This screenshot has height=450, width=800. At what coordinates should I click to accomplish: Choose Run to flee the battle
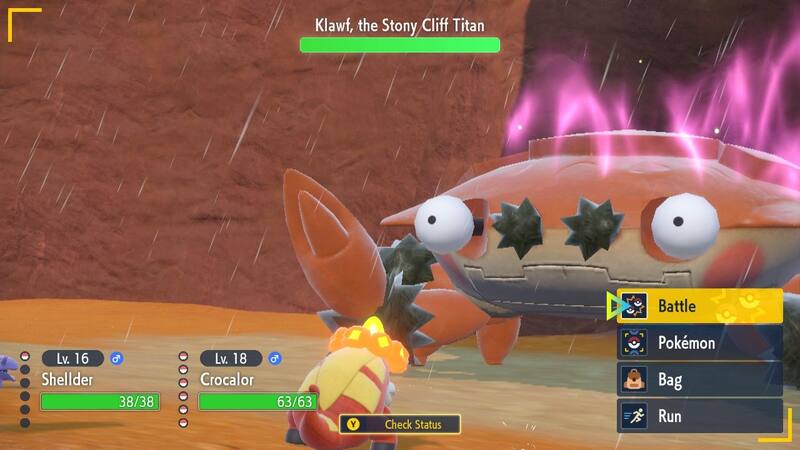coord(699,415)
